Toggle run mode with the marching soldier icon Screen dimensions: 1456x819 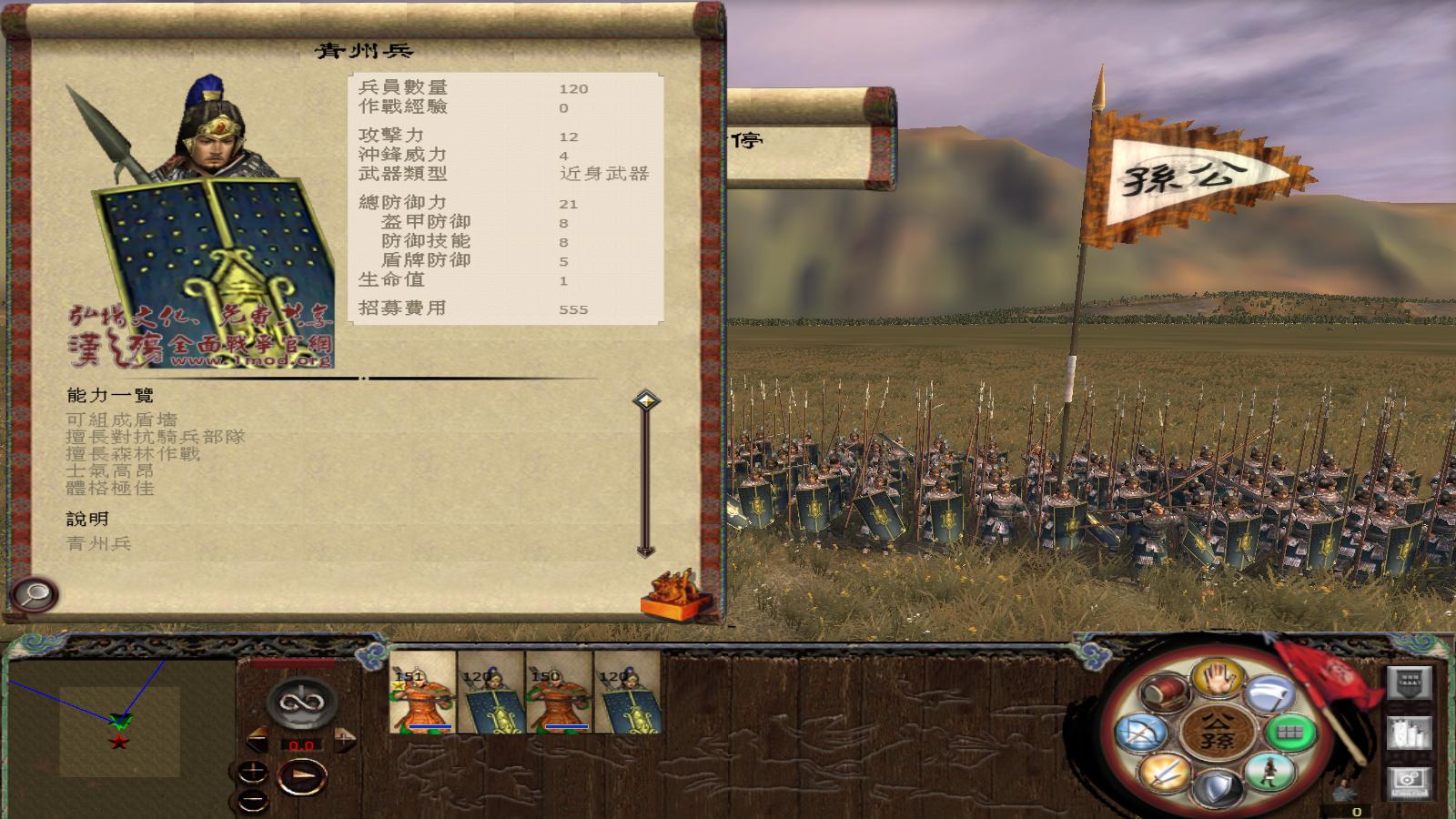coord(1269,773)
